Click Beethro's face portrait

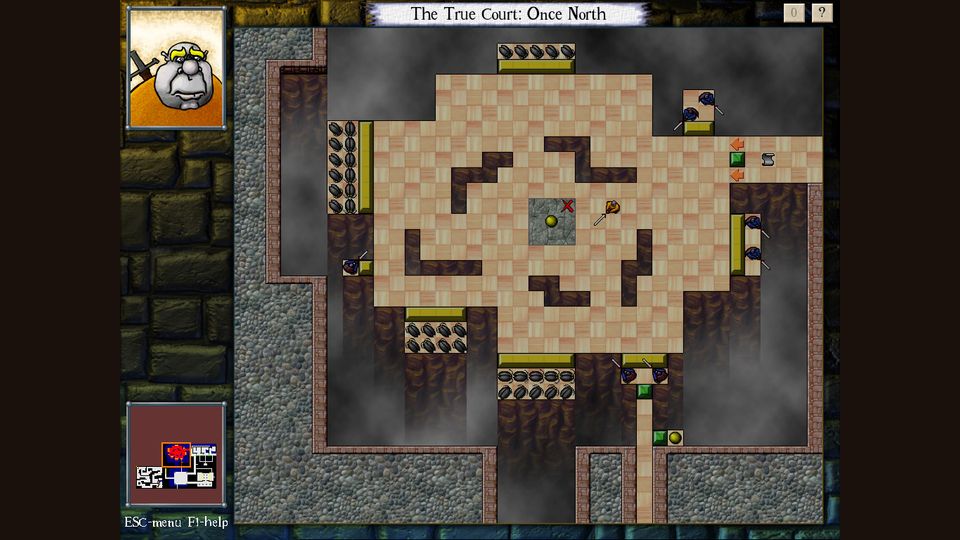click(x=176, y=69)
